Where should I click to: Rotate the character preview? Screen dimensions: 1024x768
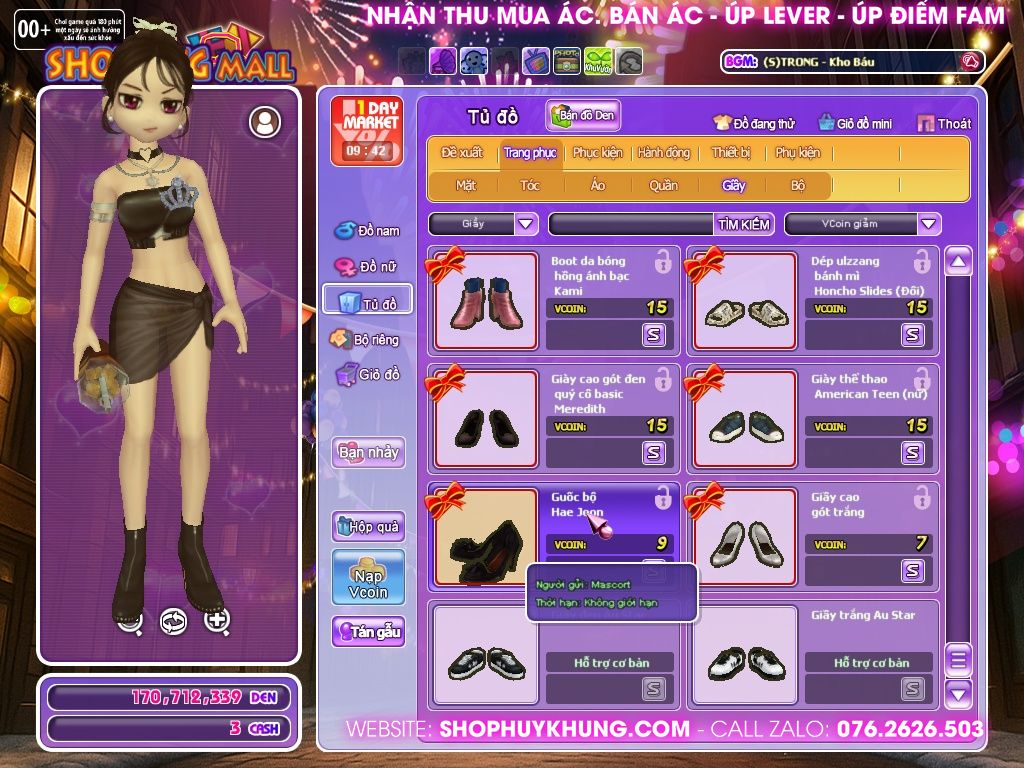pos(174,622)
